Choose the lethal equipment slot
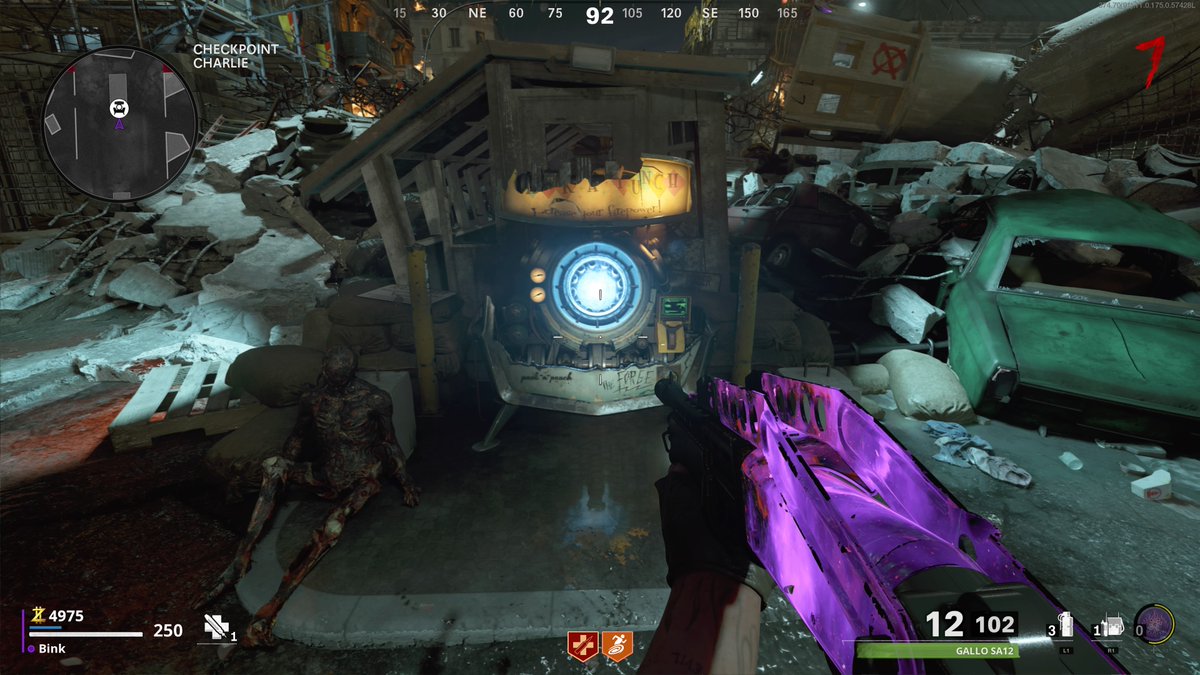 [1113, 626]
